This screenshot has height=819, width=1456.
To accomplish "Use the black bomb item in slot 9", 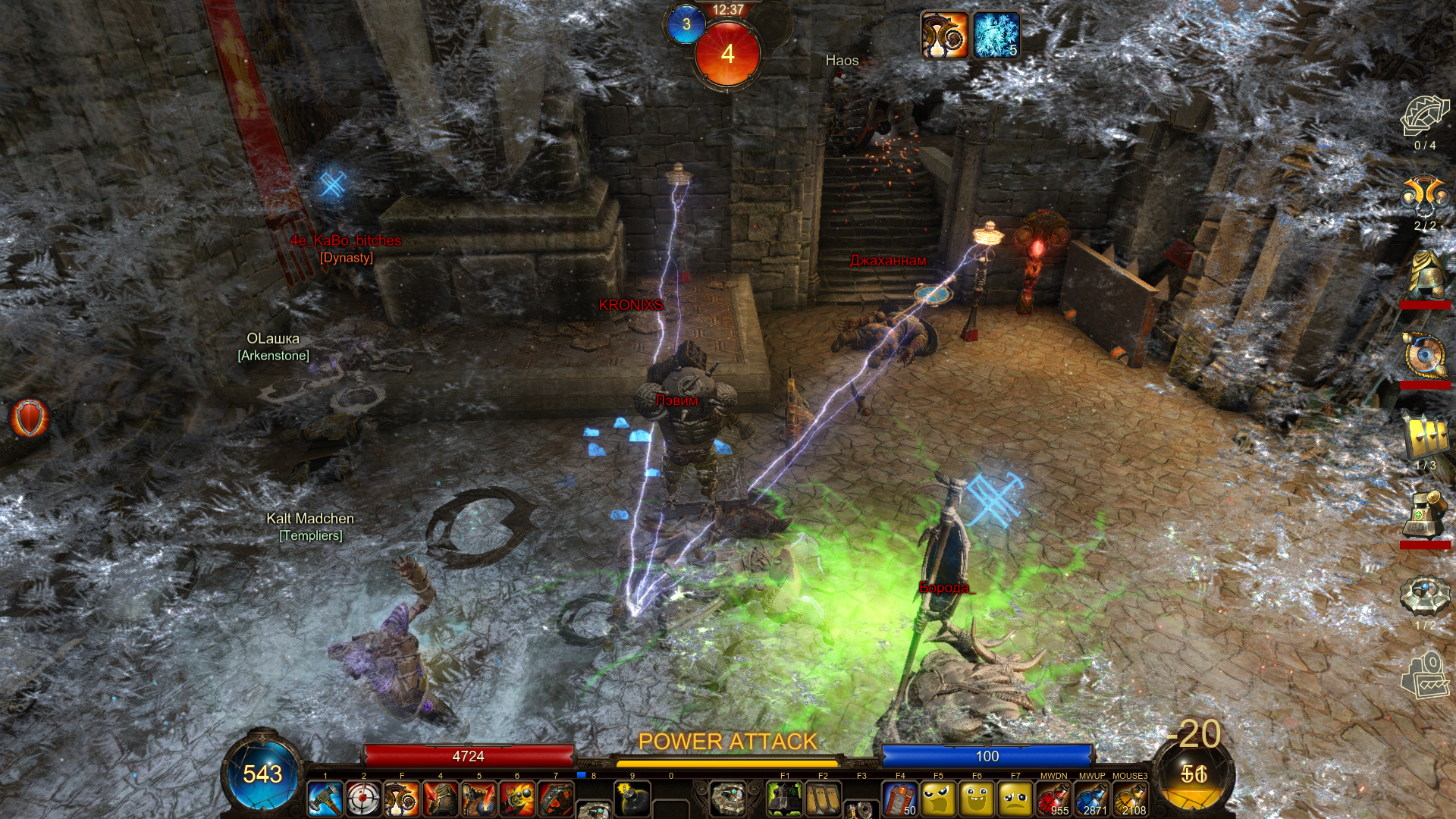I will click(632, 799).
